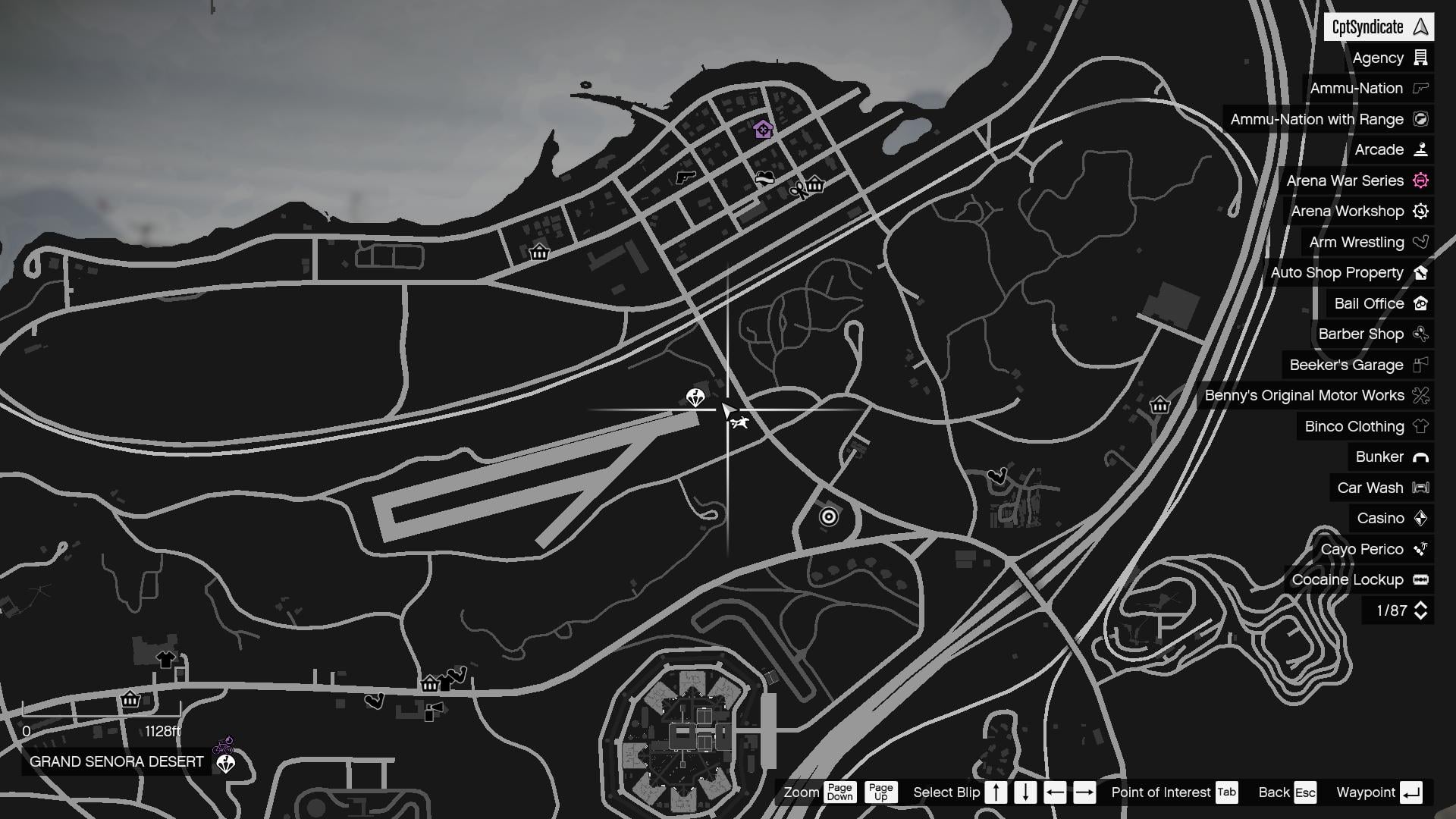Click the 1/87 page stepper chevrons
The width and height of the screenshot is (1456, 819).
pos(1421,610)
